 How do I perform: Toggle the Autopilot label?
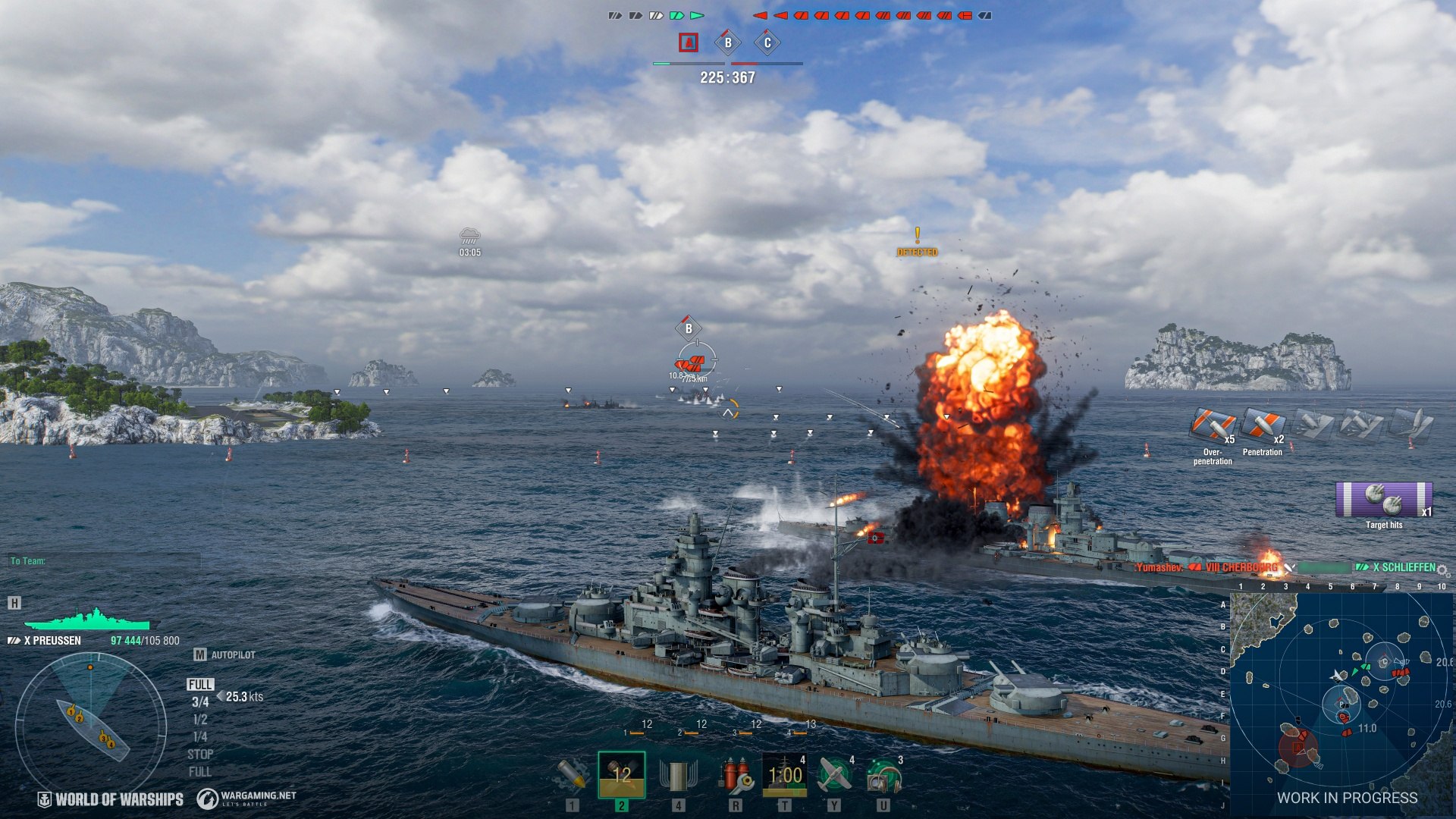click(x=233, y=655)
